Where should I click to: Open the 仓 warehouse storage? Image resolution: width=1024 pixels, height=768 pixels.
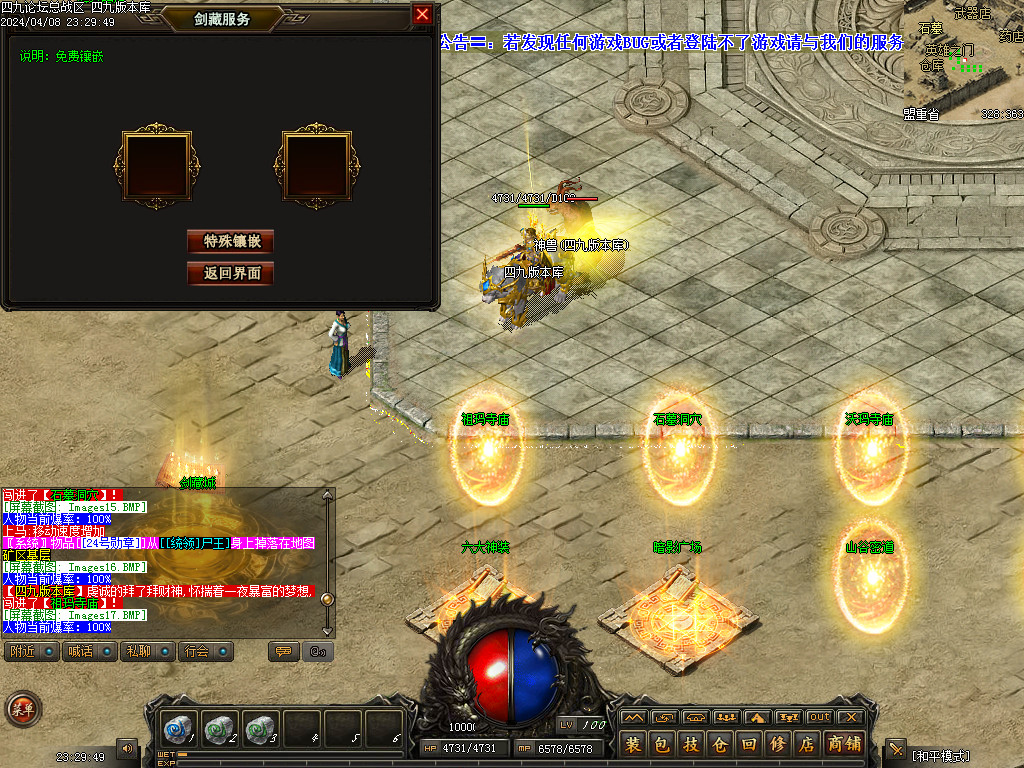coord(720,744)
